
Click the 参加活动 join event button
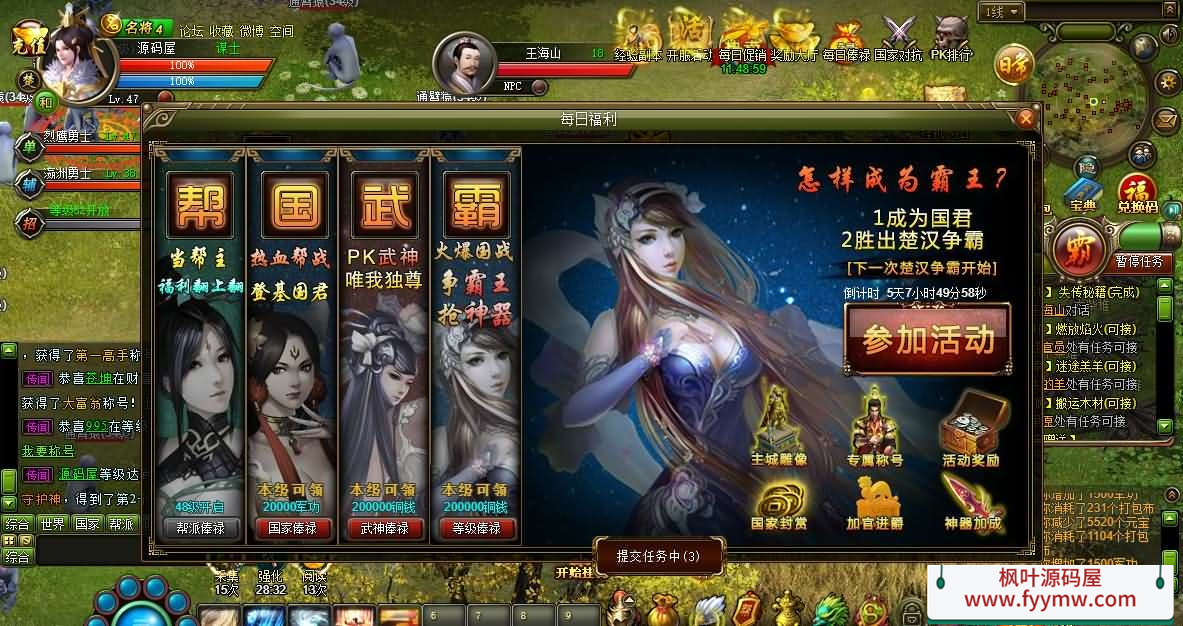pyautogui.click(x=928, y=340)
